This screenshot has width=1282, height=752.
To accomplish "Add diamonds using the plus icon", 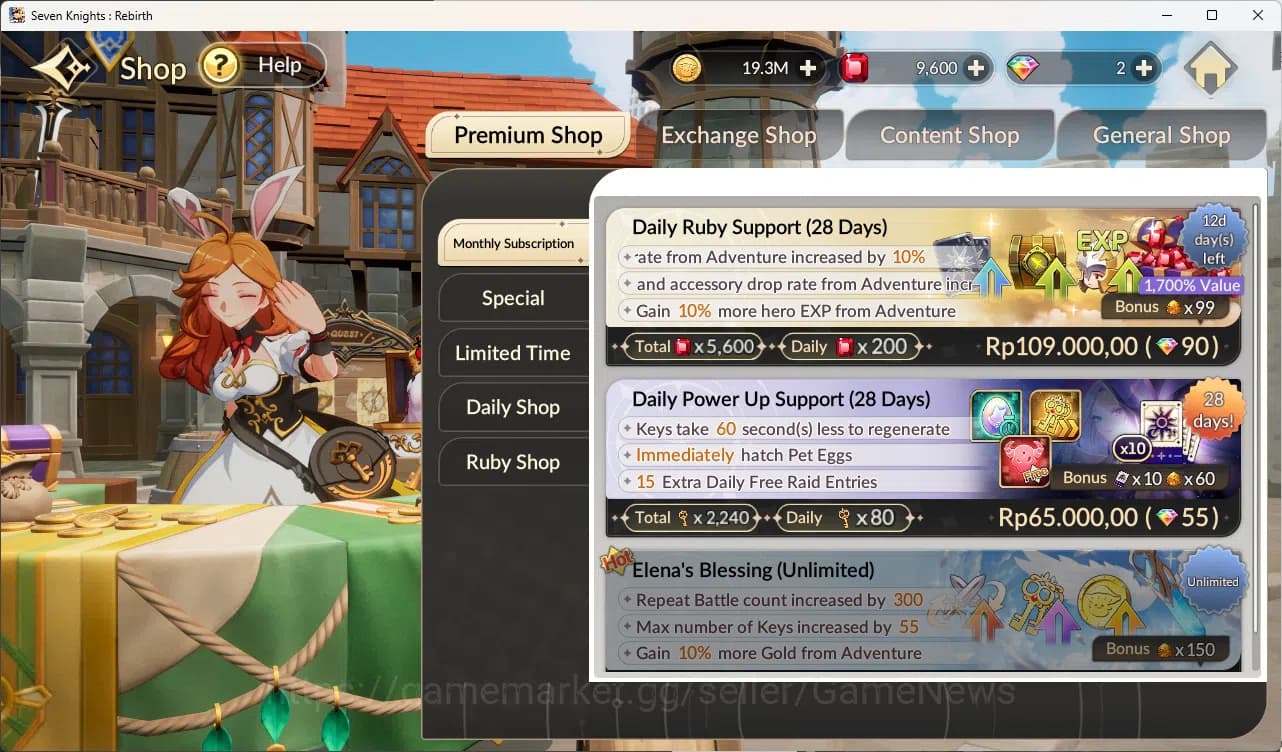I will pos(1144,68).
